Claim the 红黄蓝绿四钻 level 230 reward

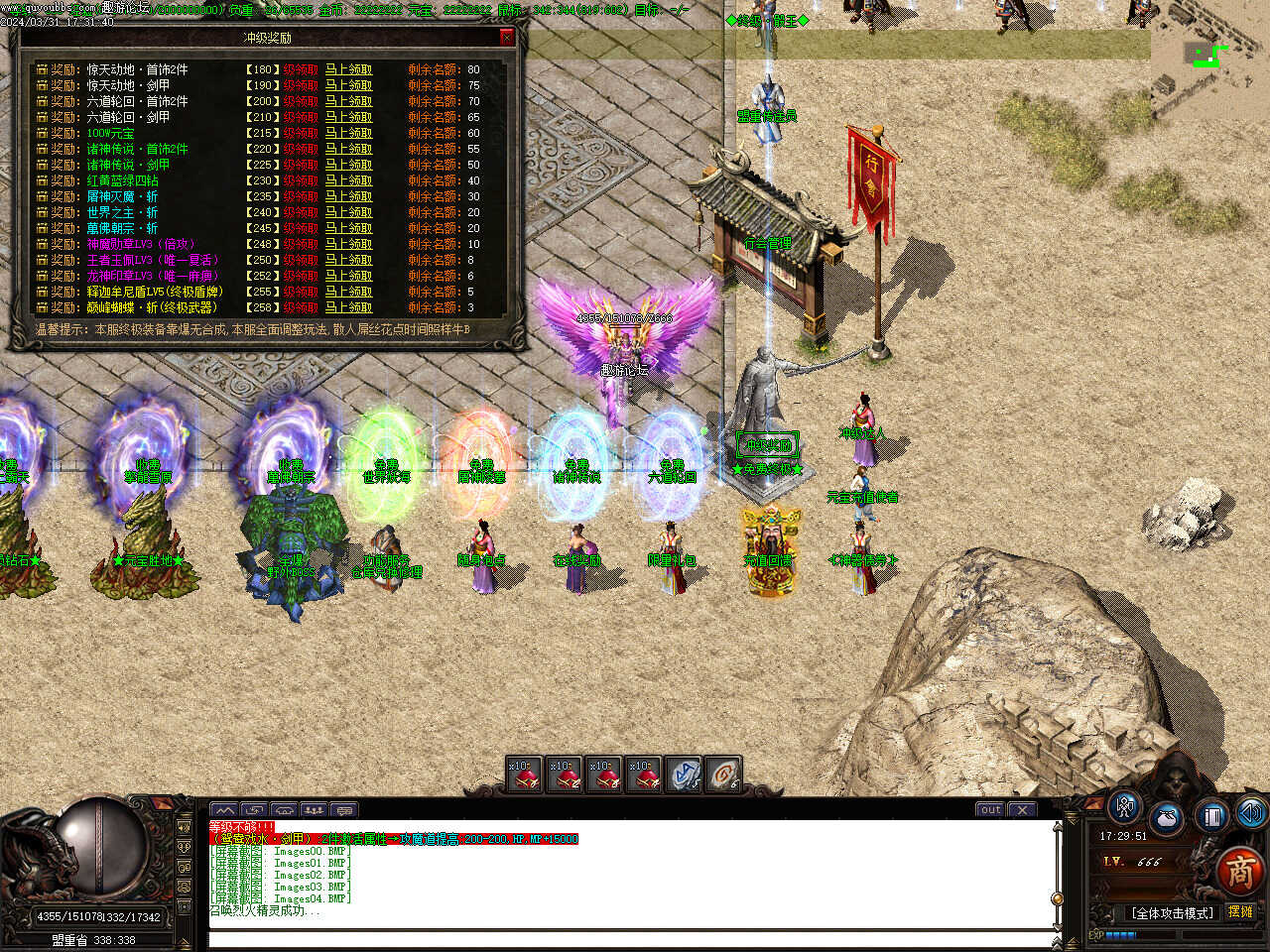[x=348, y=180]
